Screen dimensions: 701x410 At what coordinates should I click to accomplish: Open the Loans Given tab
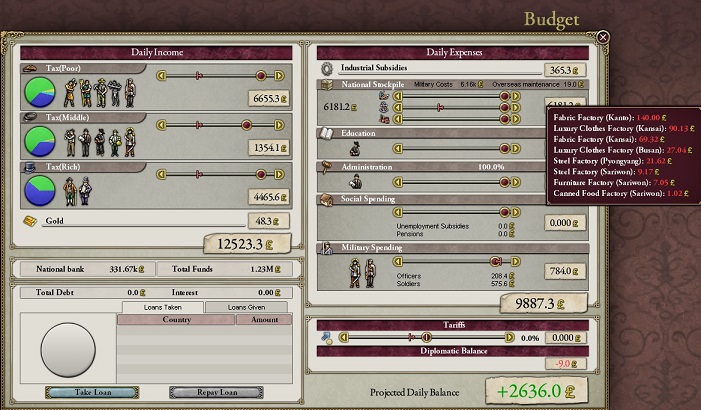click(245, 307)
